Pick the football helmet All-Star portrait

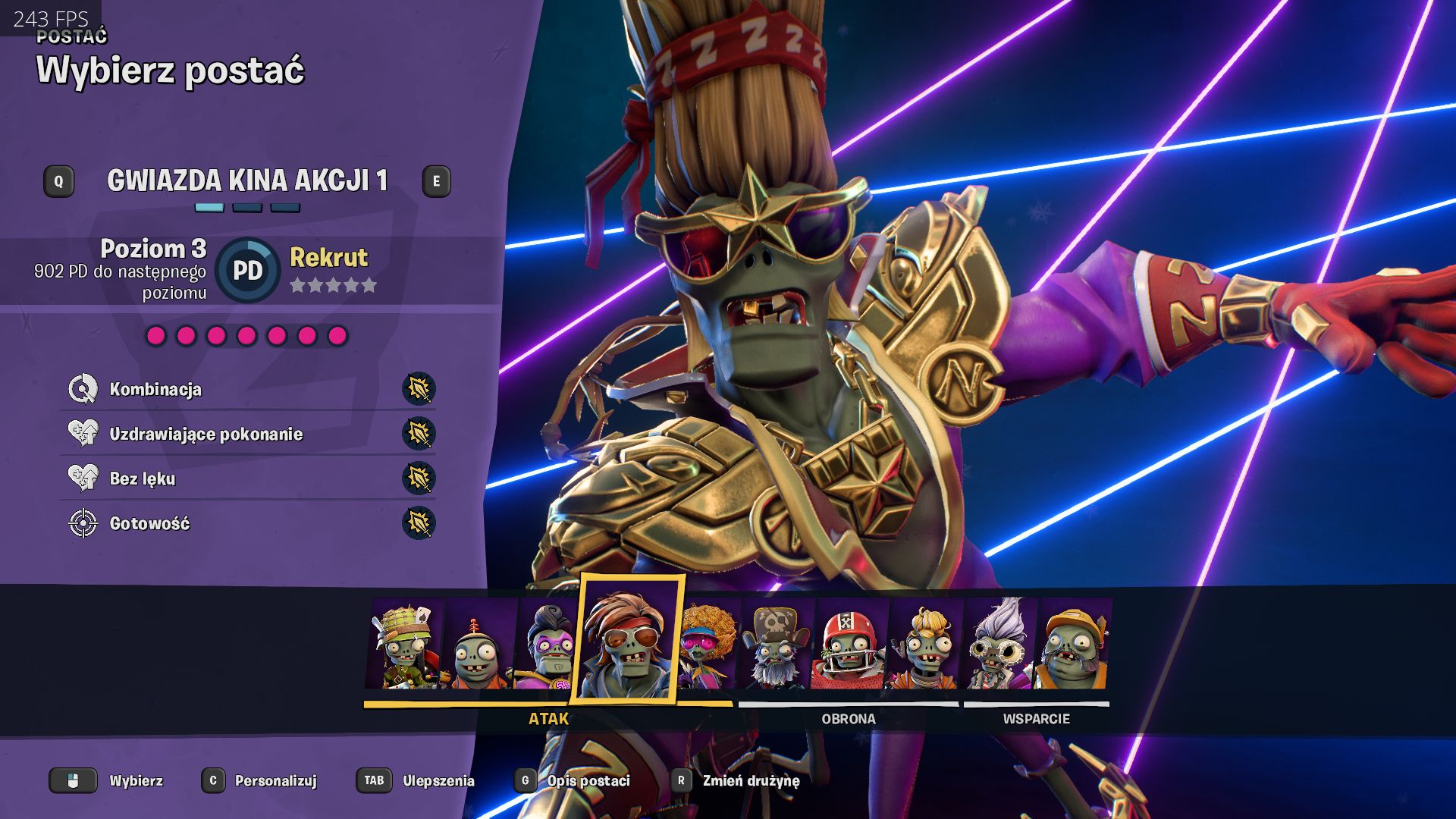pos(849,646)
